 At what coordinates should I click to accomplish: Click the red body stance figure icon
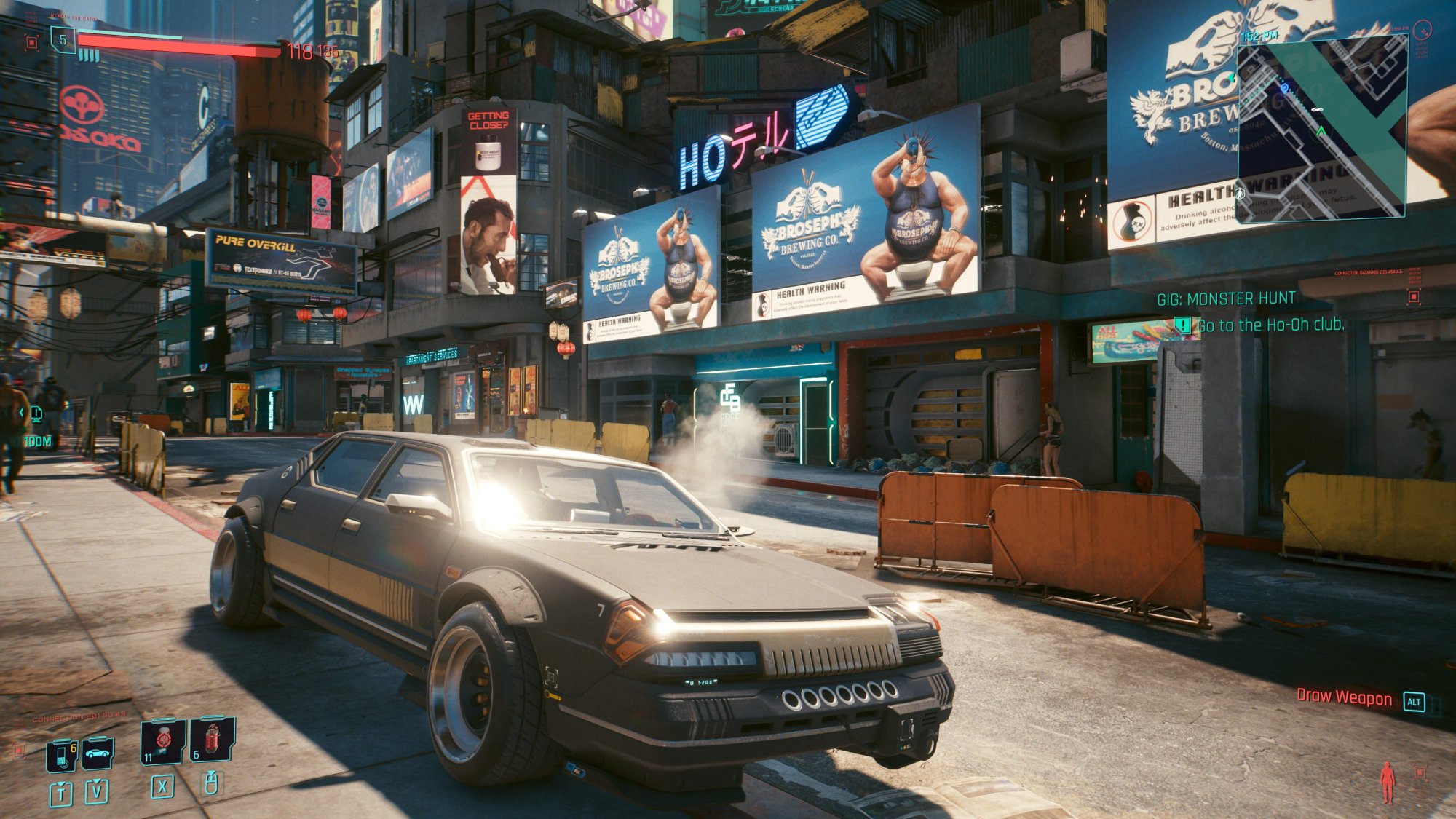[1388, 782]
